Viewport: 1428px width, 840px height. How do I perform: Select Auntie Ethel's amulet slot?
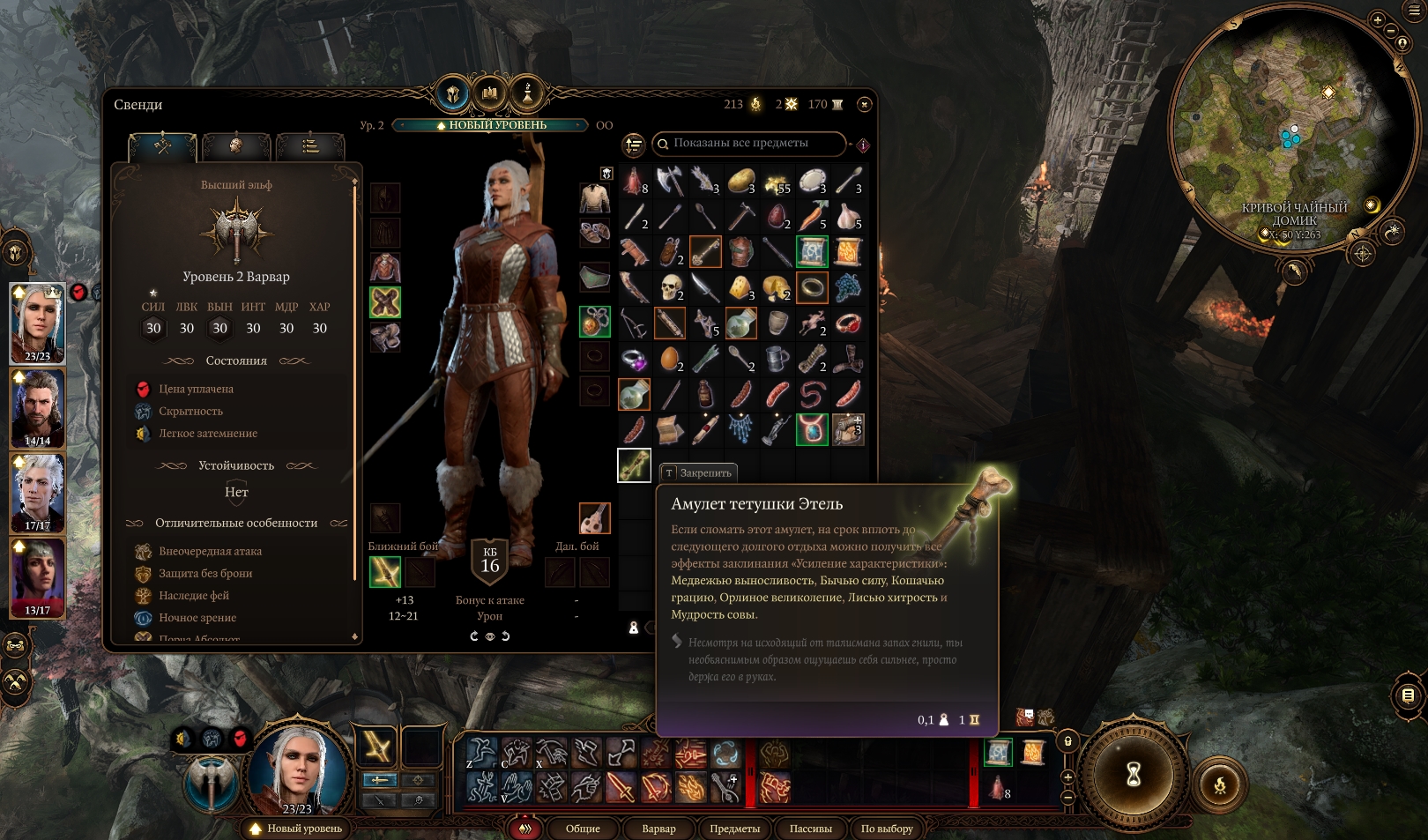point(634,465)
